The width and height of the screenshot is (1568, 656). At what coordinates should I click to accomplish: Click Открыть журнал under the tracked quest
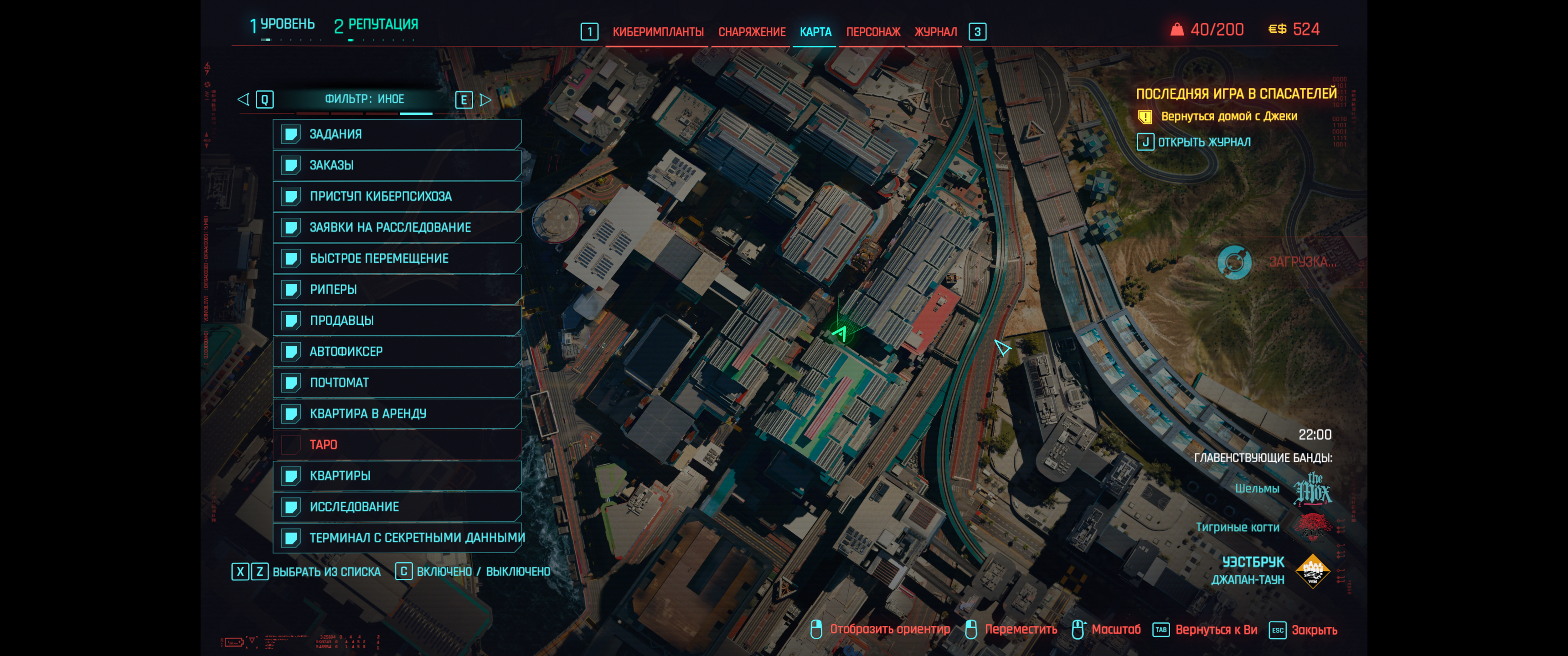[x=1203, y=143]
